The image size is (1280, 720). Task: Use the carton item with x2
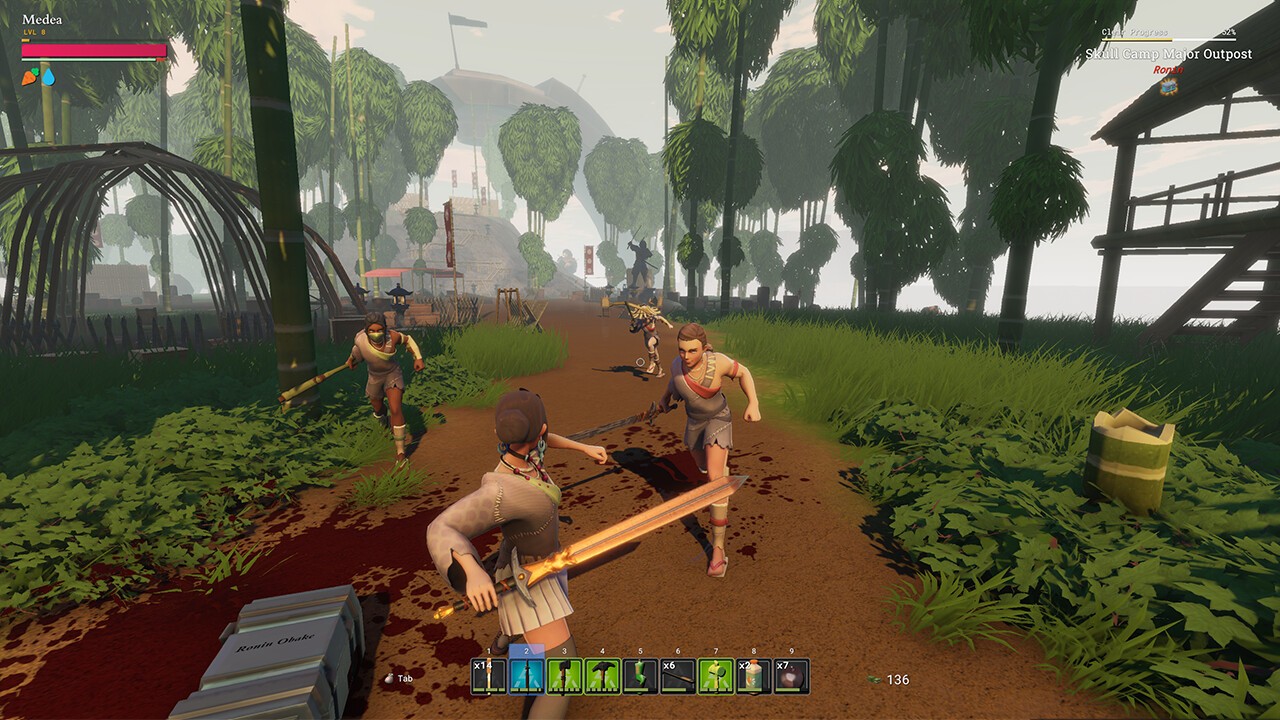[753, 677]
